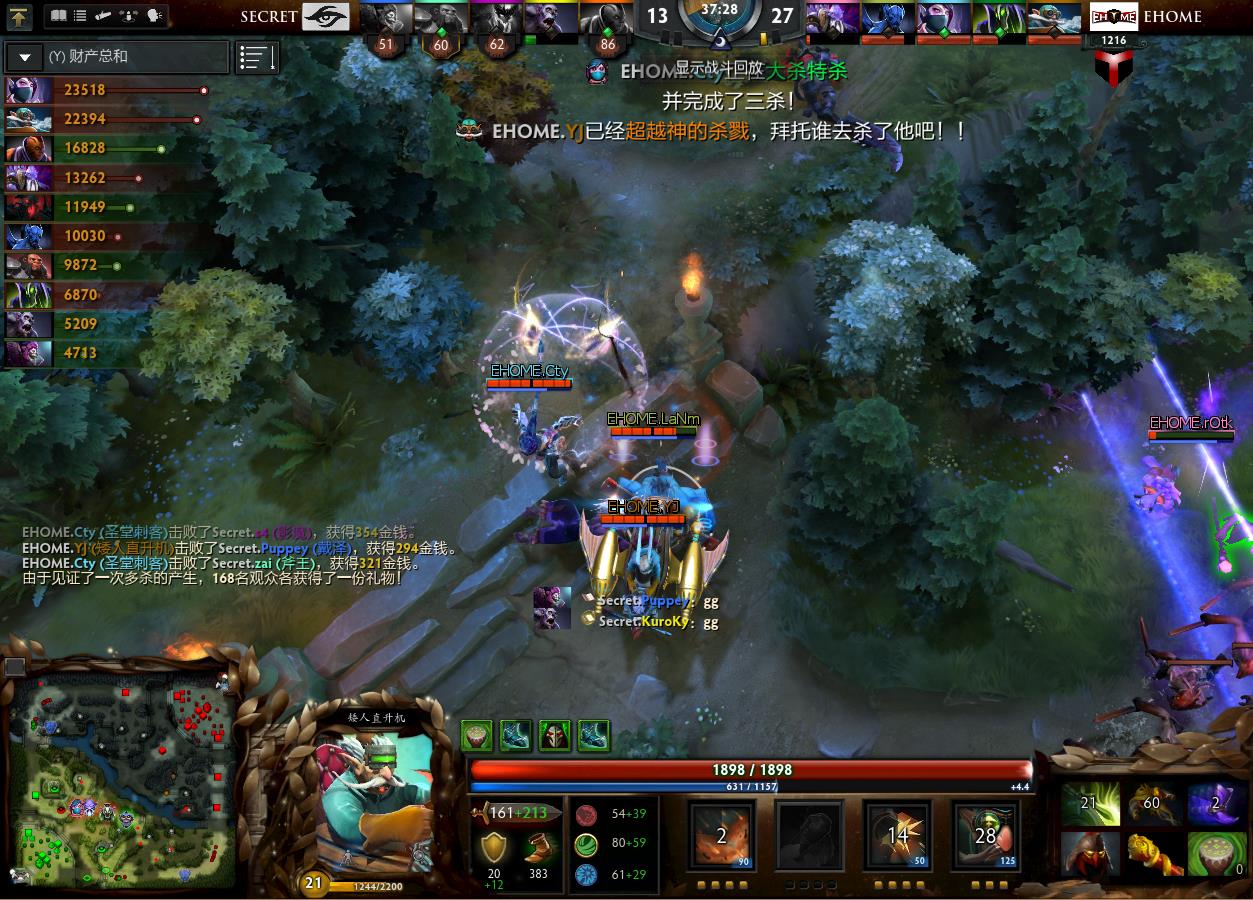1253x900 pixels.
Task: Click the speaking head chat icon
Action: pos(154,16)
